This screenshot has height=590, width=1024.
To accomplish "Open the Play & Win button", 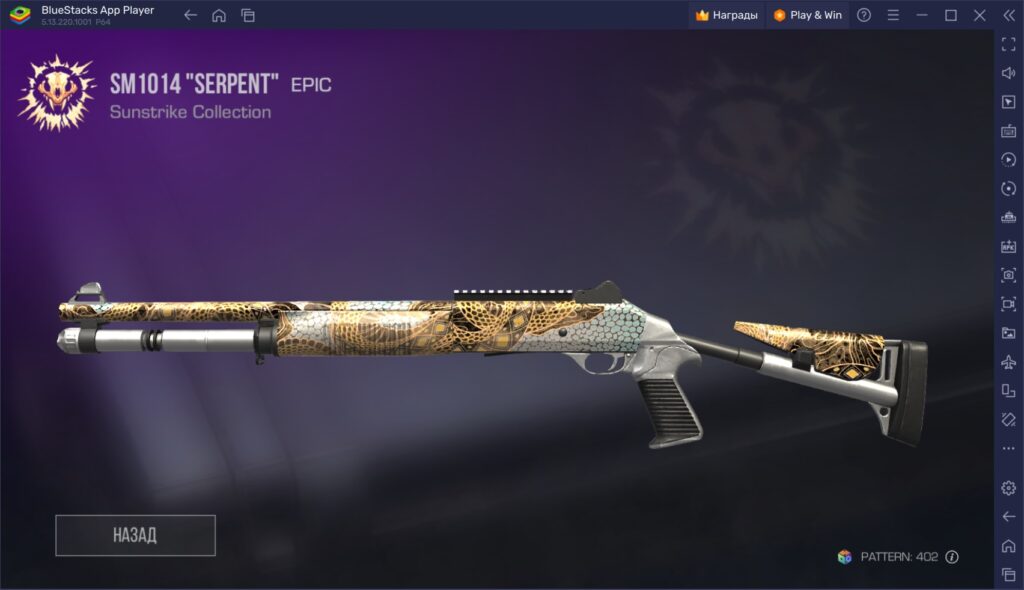I will tap(808, 15).
